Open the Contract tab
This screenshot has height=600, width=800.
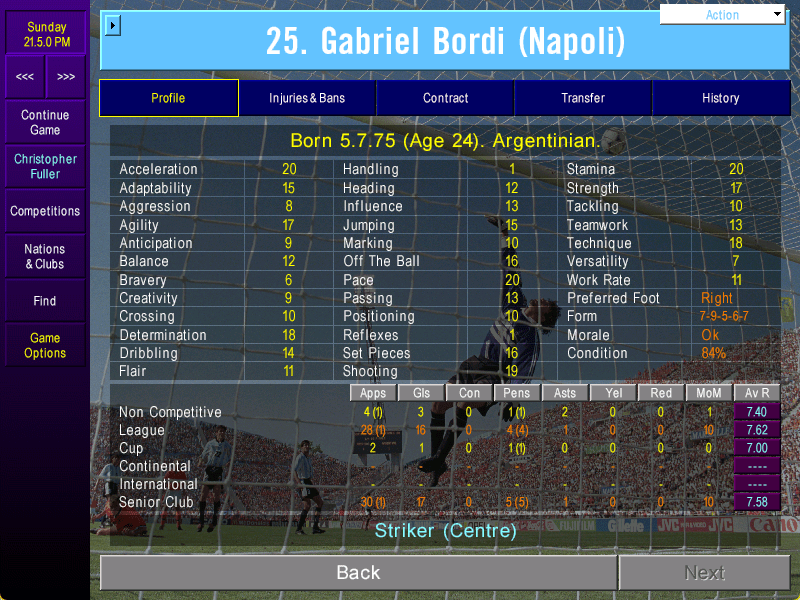point(445,98)
